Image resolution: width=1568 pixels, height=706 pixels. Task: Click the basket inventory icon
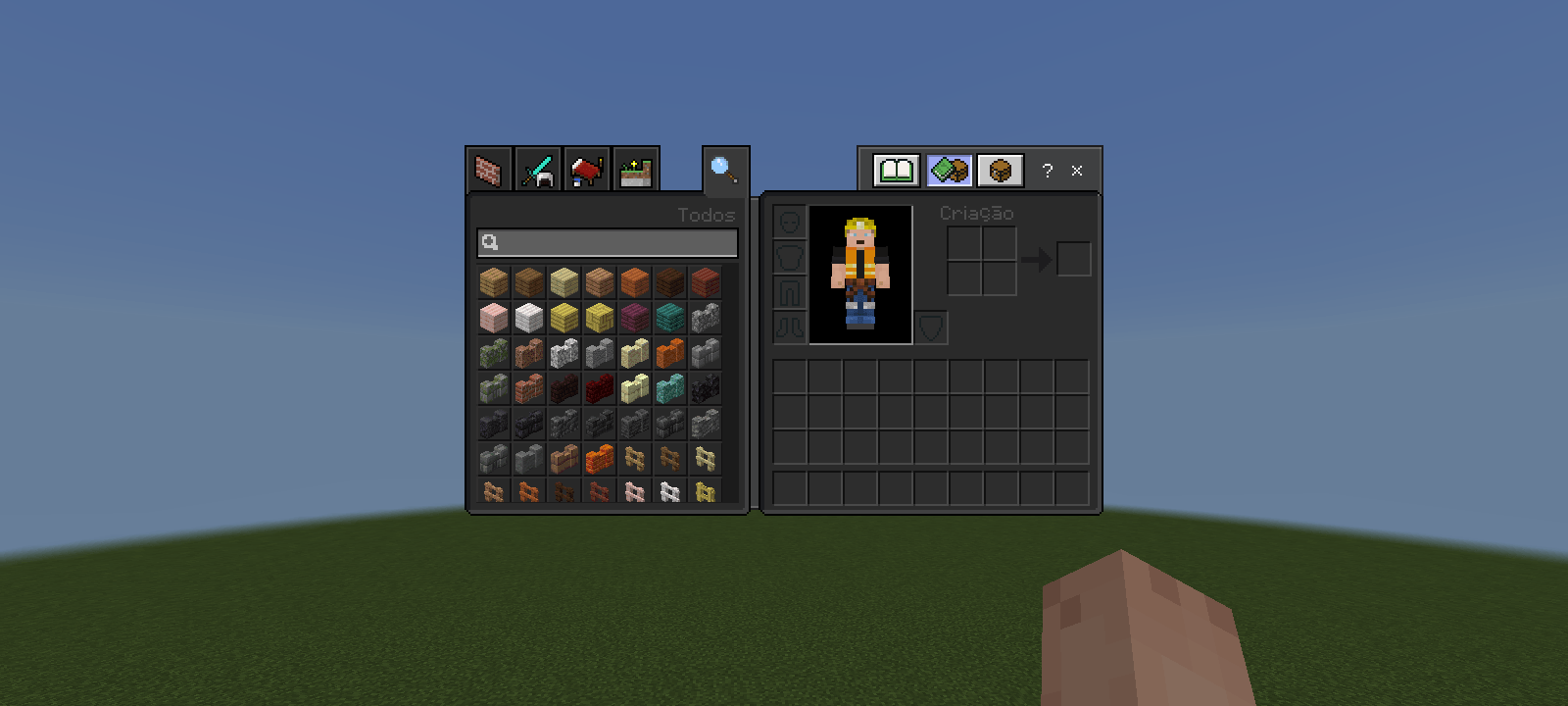click(x=1000, y=170)
